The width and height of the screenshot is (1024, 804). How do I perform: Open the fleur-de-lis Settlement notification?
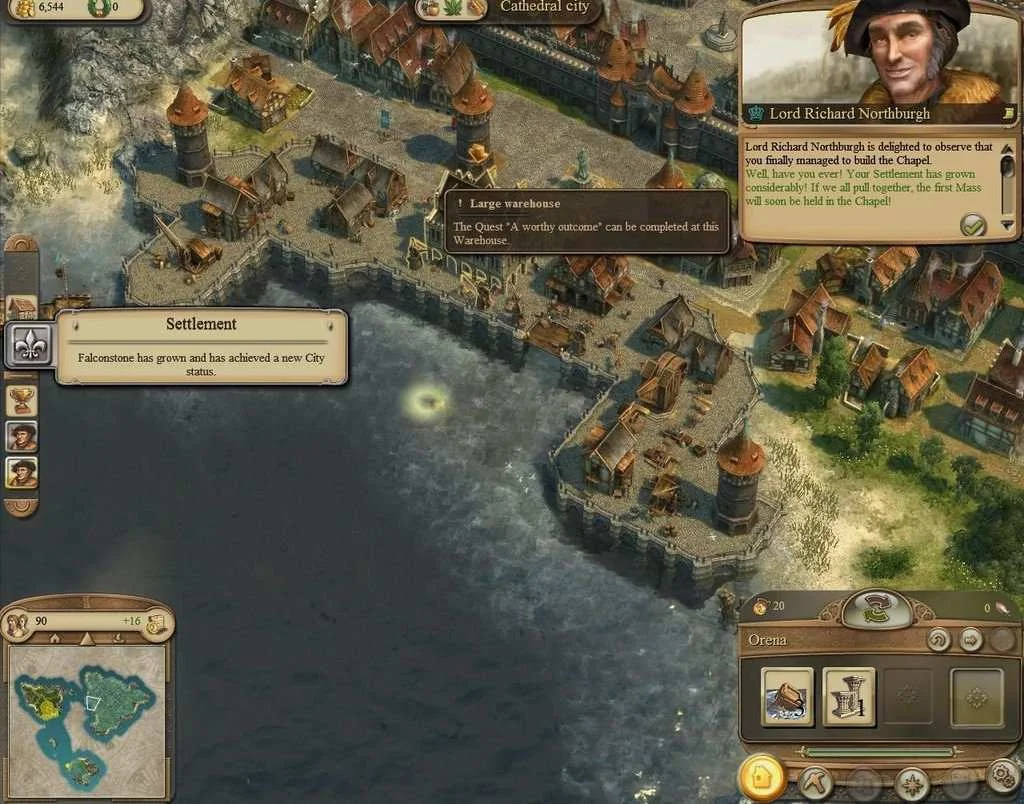pyautogui.click(x=24, y=346)
